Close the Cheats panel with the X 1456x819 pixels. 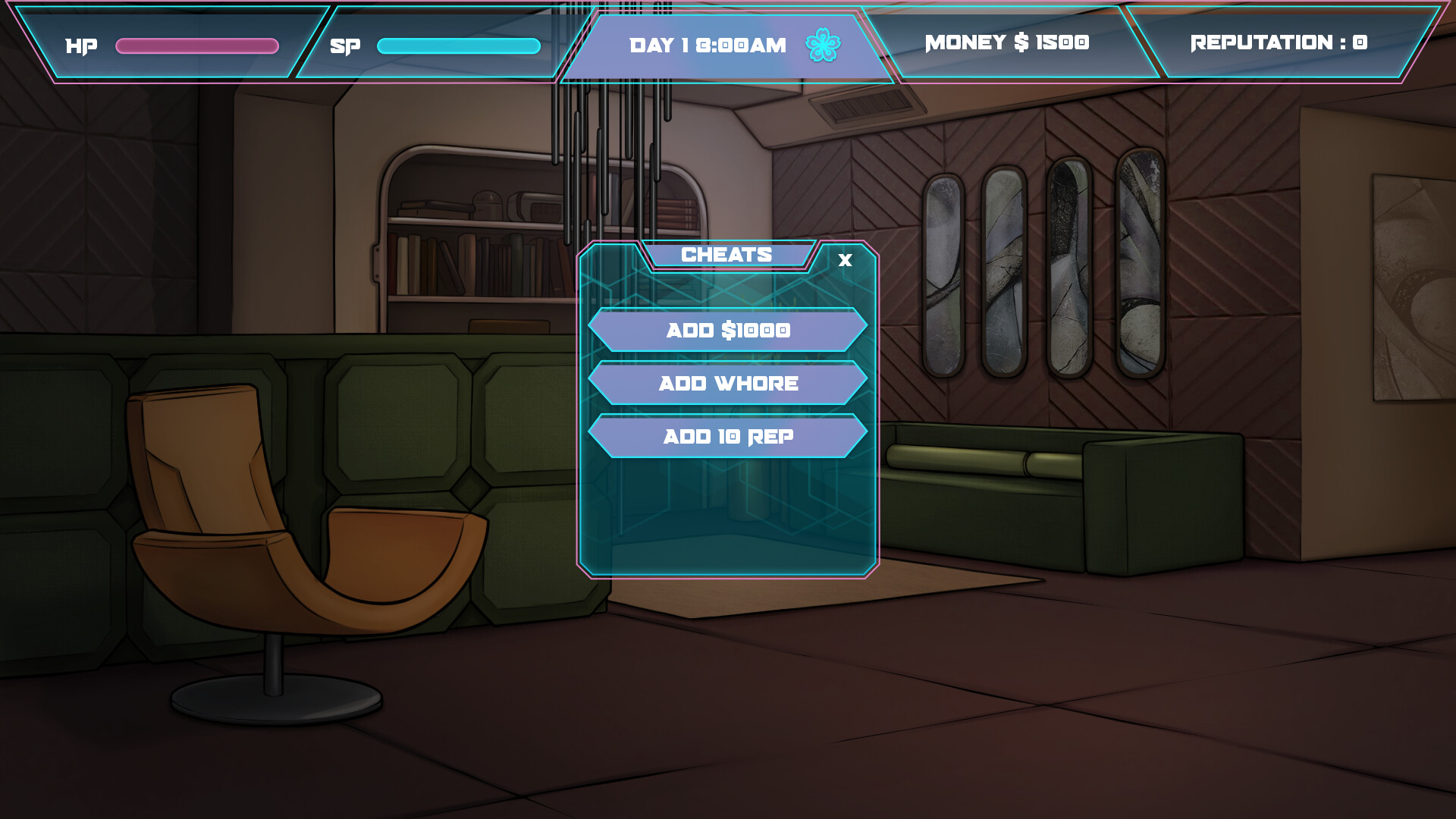point(844,261)
